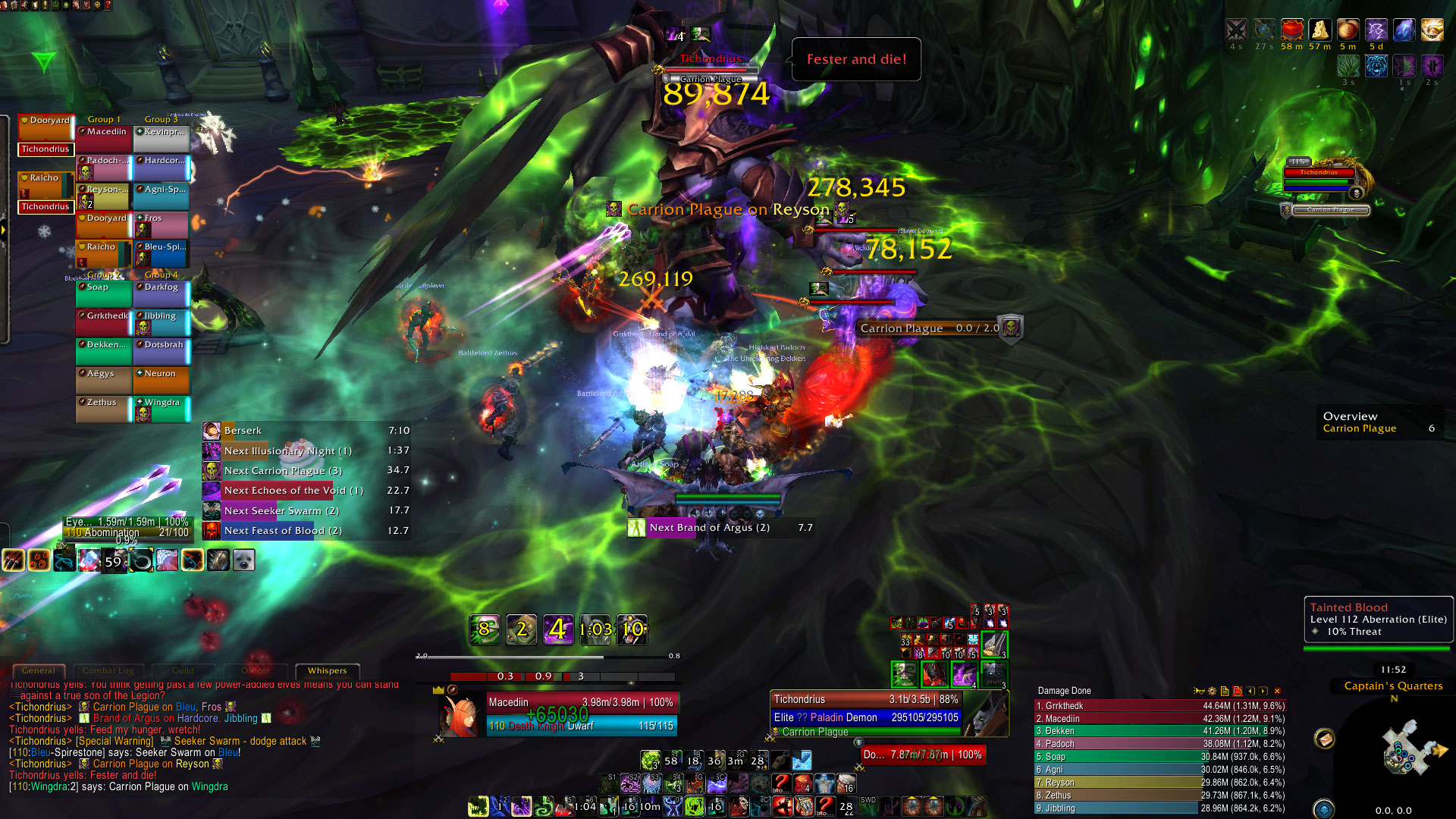This screenshot has height=819, width=1456.
Task: Close the Damage Done meter window
Action: pyautogui.click(x=1277, y=691)
